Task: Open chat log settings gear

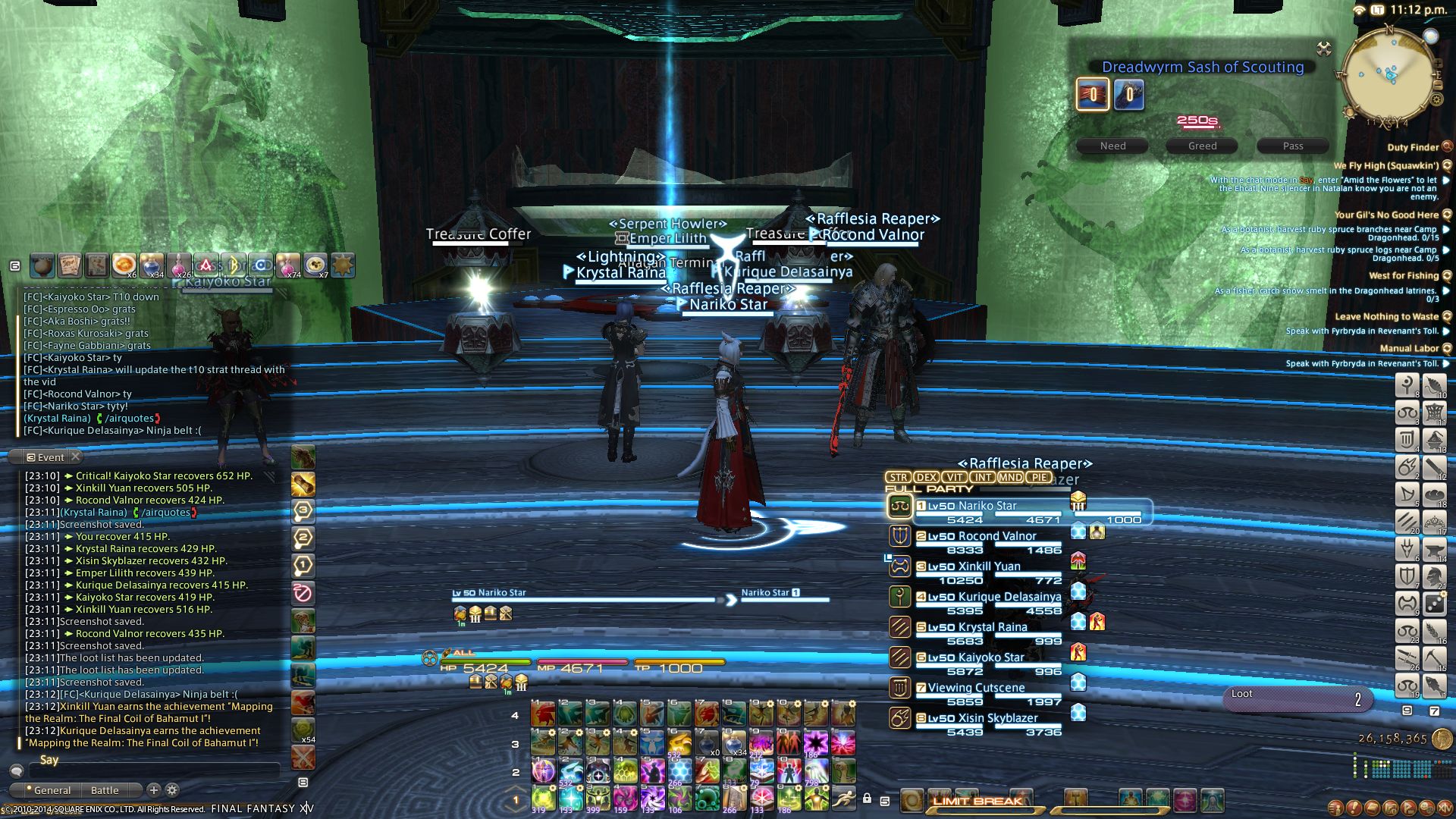Action: pos(172,790)
